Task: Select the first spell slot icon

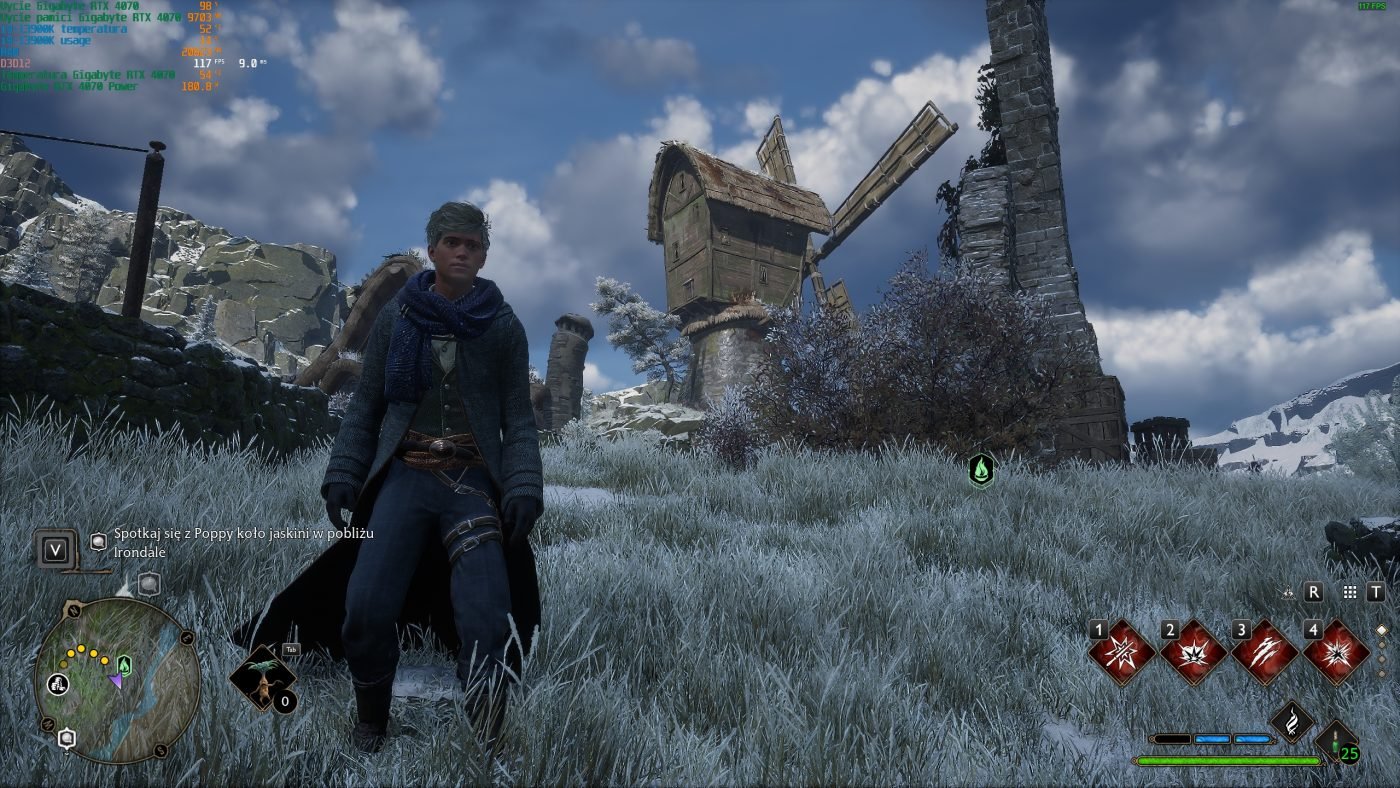Action: (x=1122, y=654)
